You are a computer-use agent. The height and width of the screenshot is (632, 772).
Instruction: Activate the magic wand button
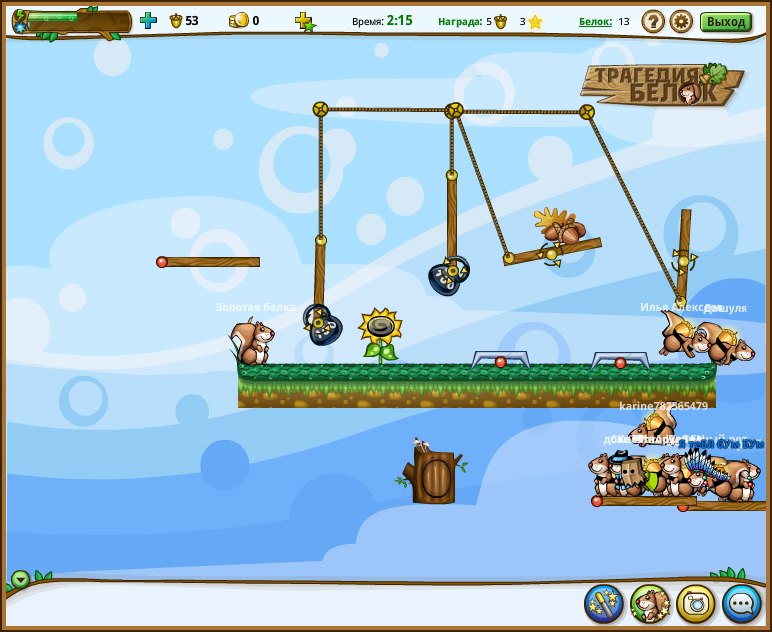[604, 603]
